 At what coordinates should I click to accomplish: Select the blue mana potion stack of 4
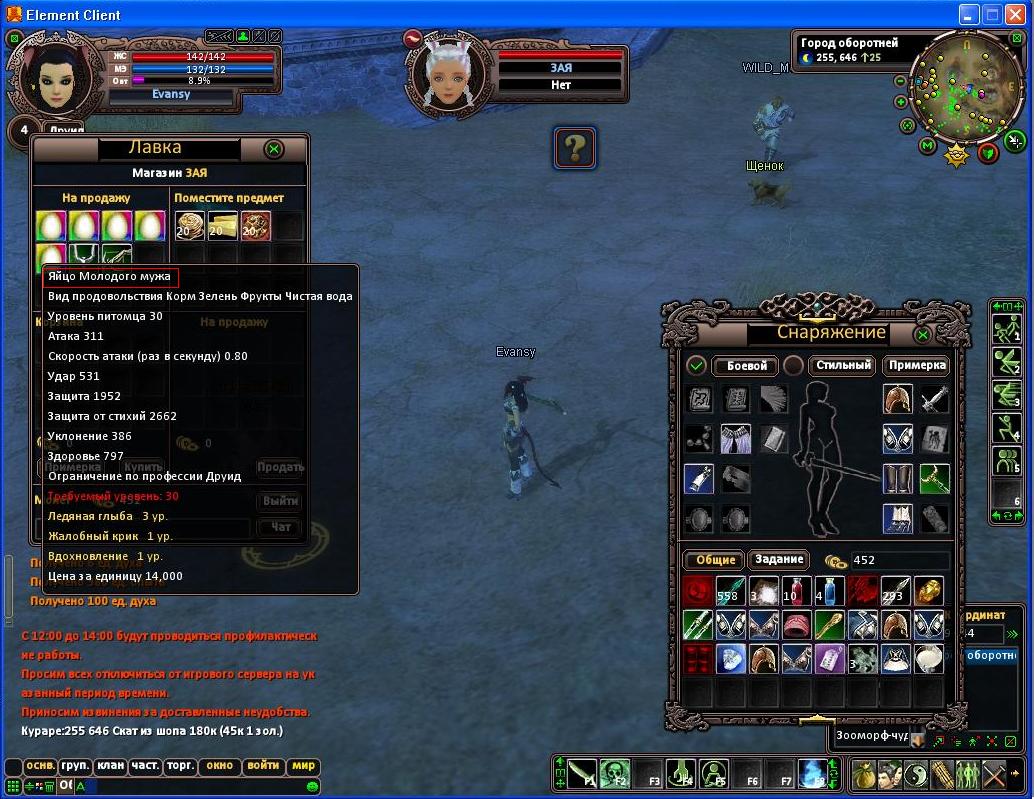pyautogui.click(x=829, y=591)
